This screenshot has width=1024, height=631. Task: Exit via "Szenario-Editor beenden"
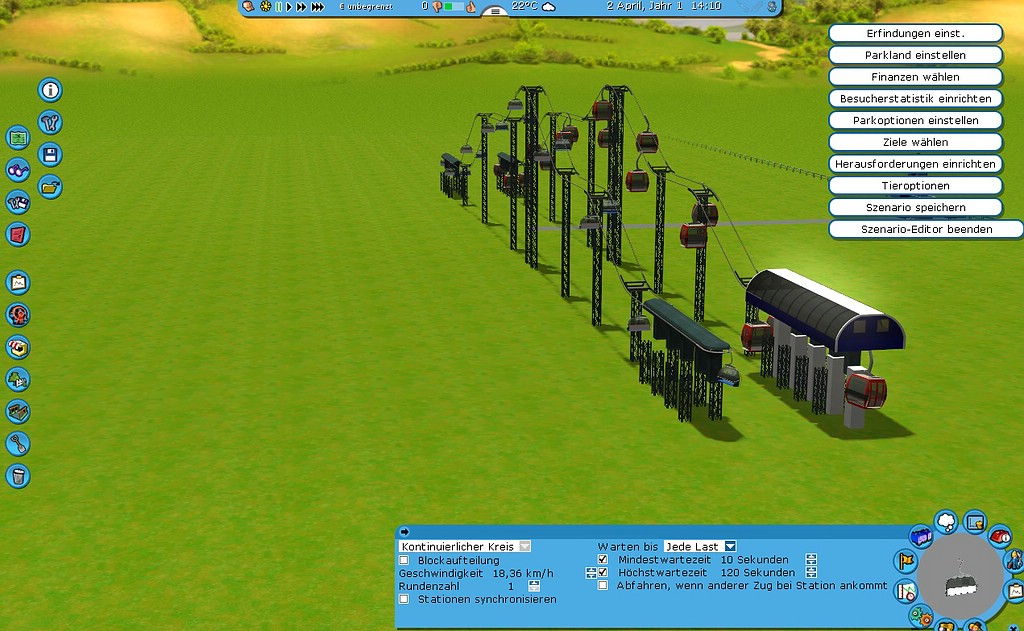(x=926, y=229)
